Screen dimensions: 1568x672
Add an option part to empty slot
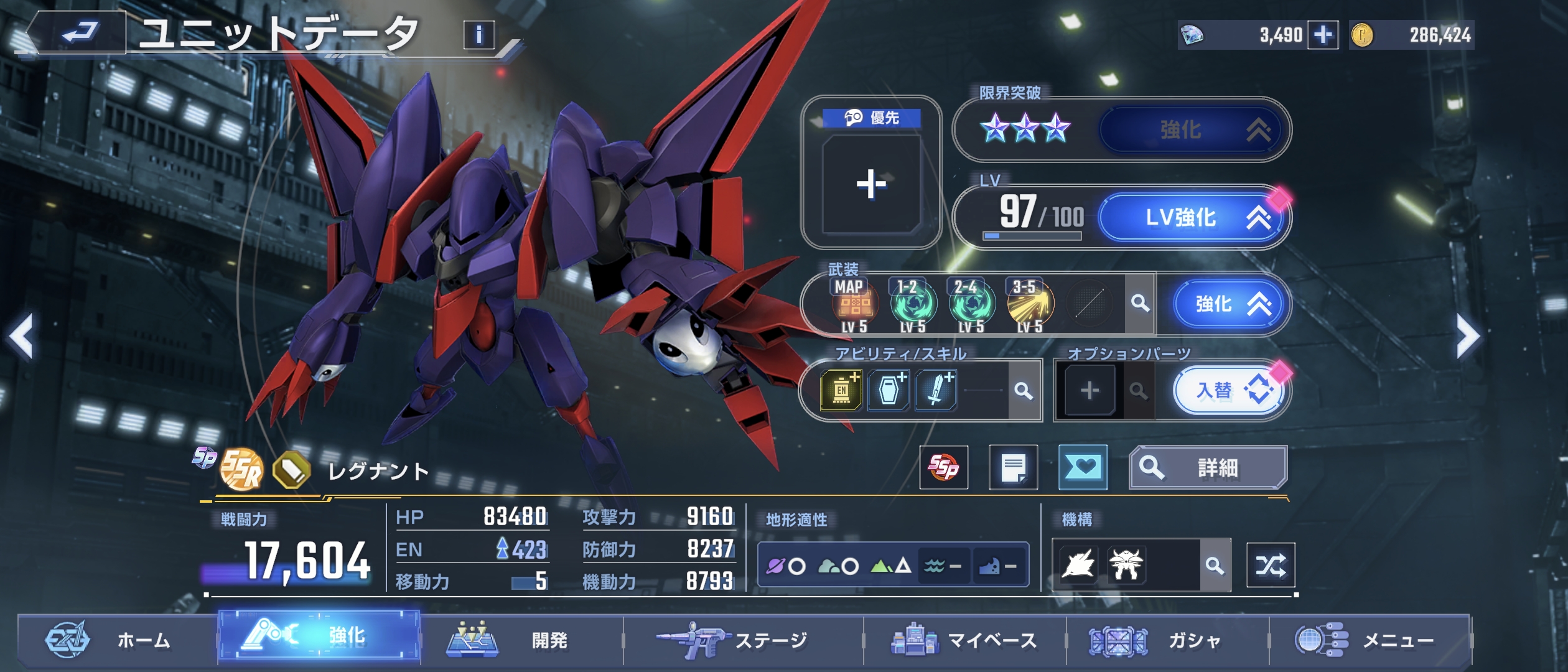tap(1090, 391)
